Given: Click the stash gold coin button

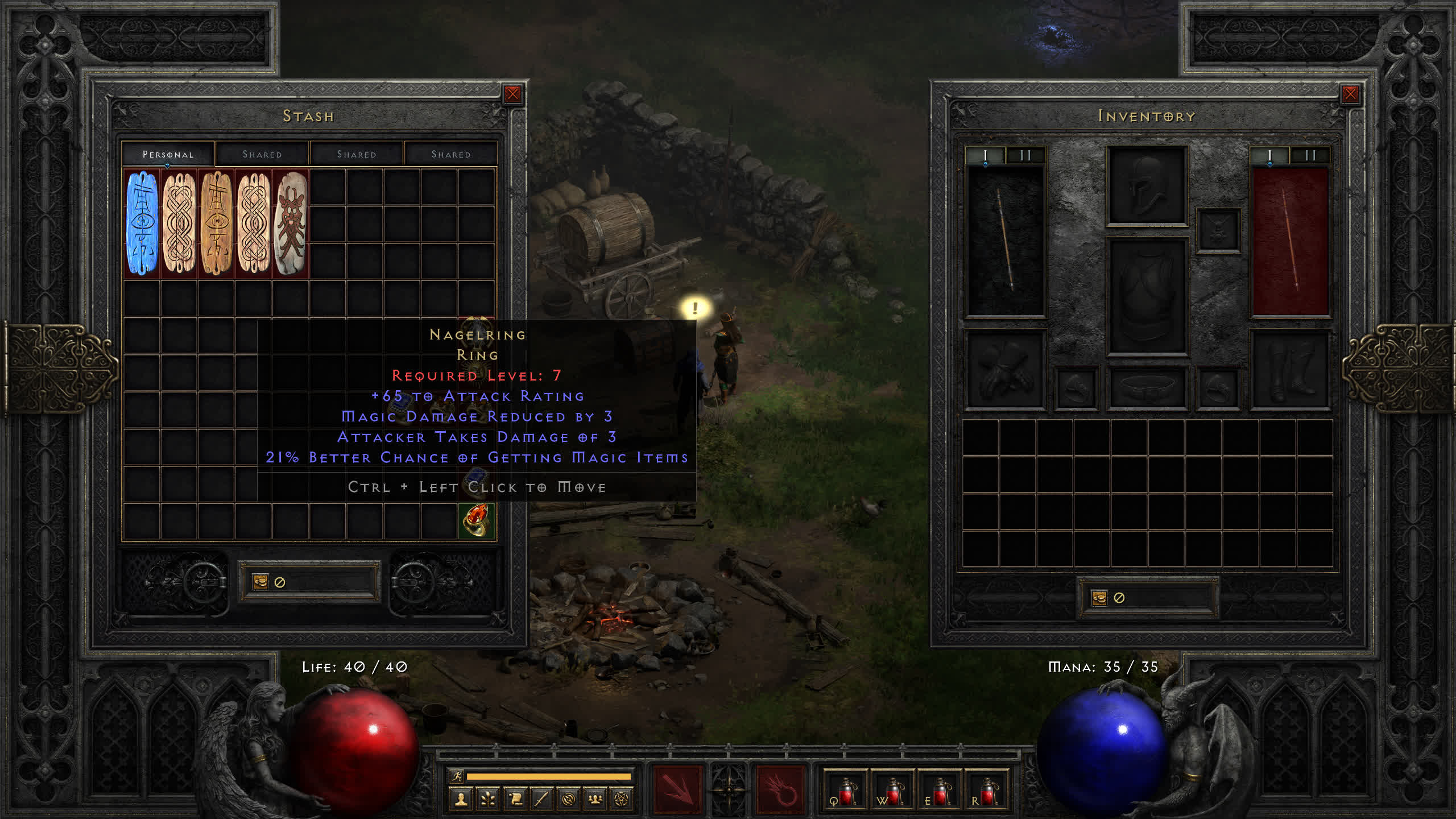Looking at the screenshot, I should click(260, 581).
